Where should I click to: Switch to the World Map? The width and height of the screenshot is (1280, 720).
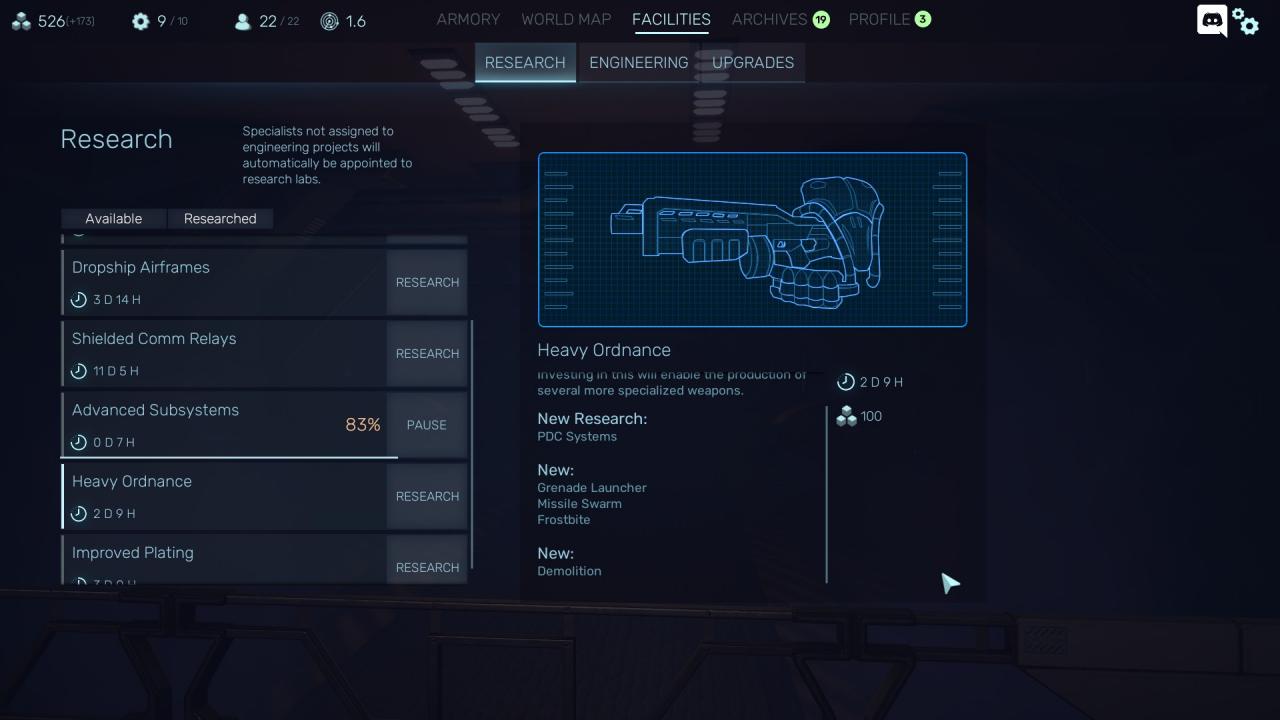point(566,19)
